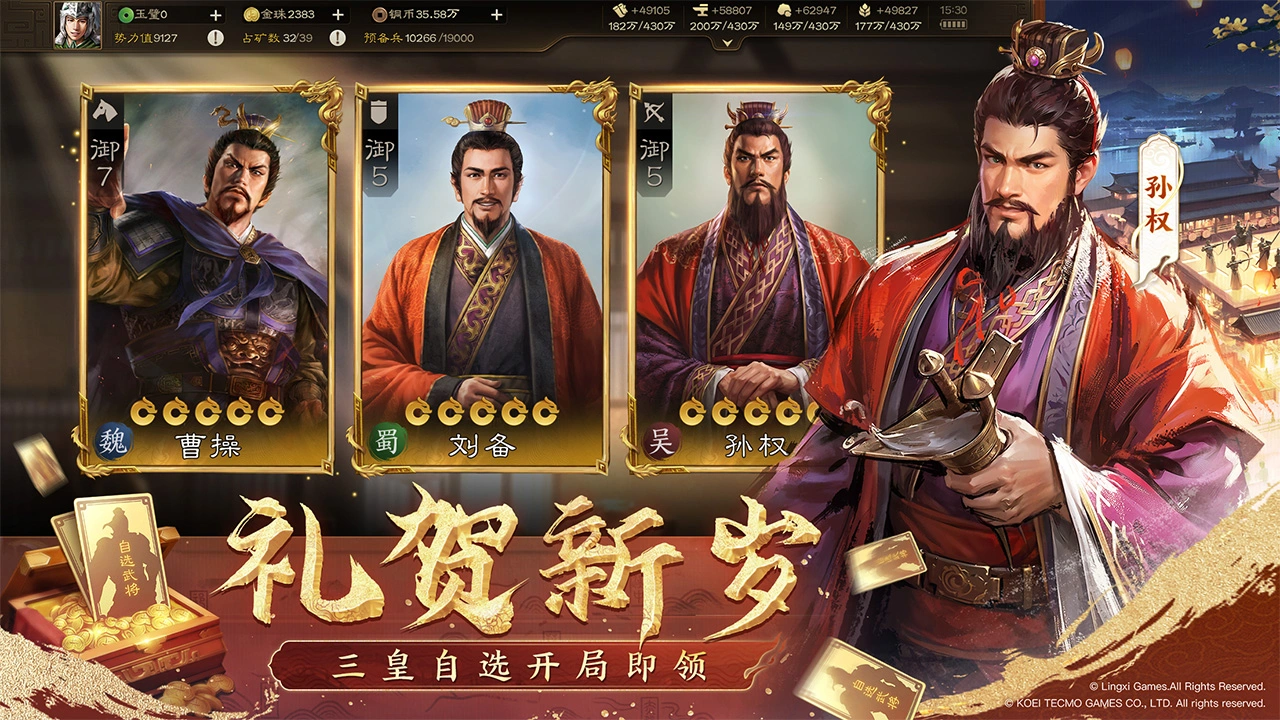Open the grain resource icon showing +49827
This screenshot has width=1280, height=720.
(866, 8)
